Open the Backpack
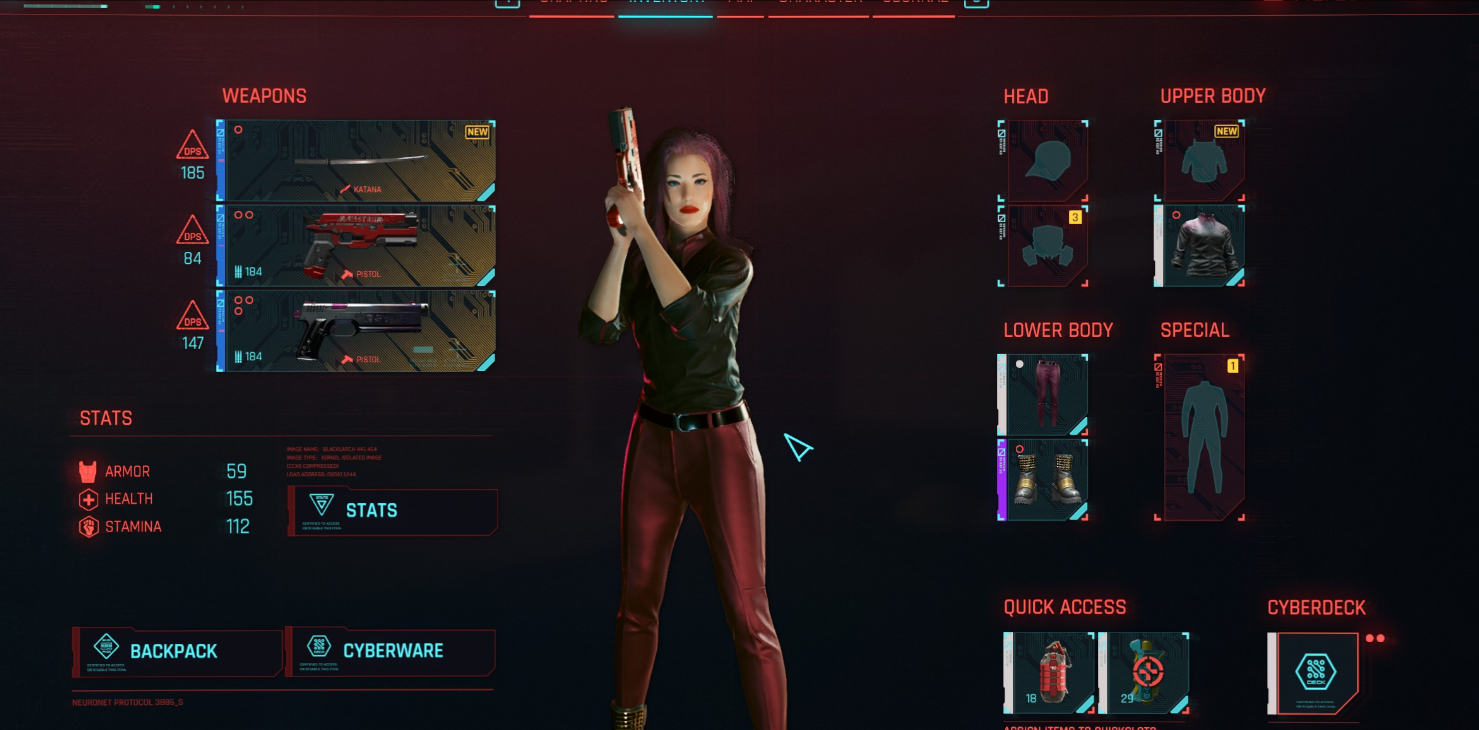The height and width of the screenshot is (730, 1479). (x=176, y=651)
